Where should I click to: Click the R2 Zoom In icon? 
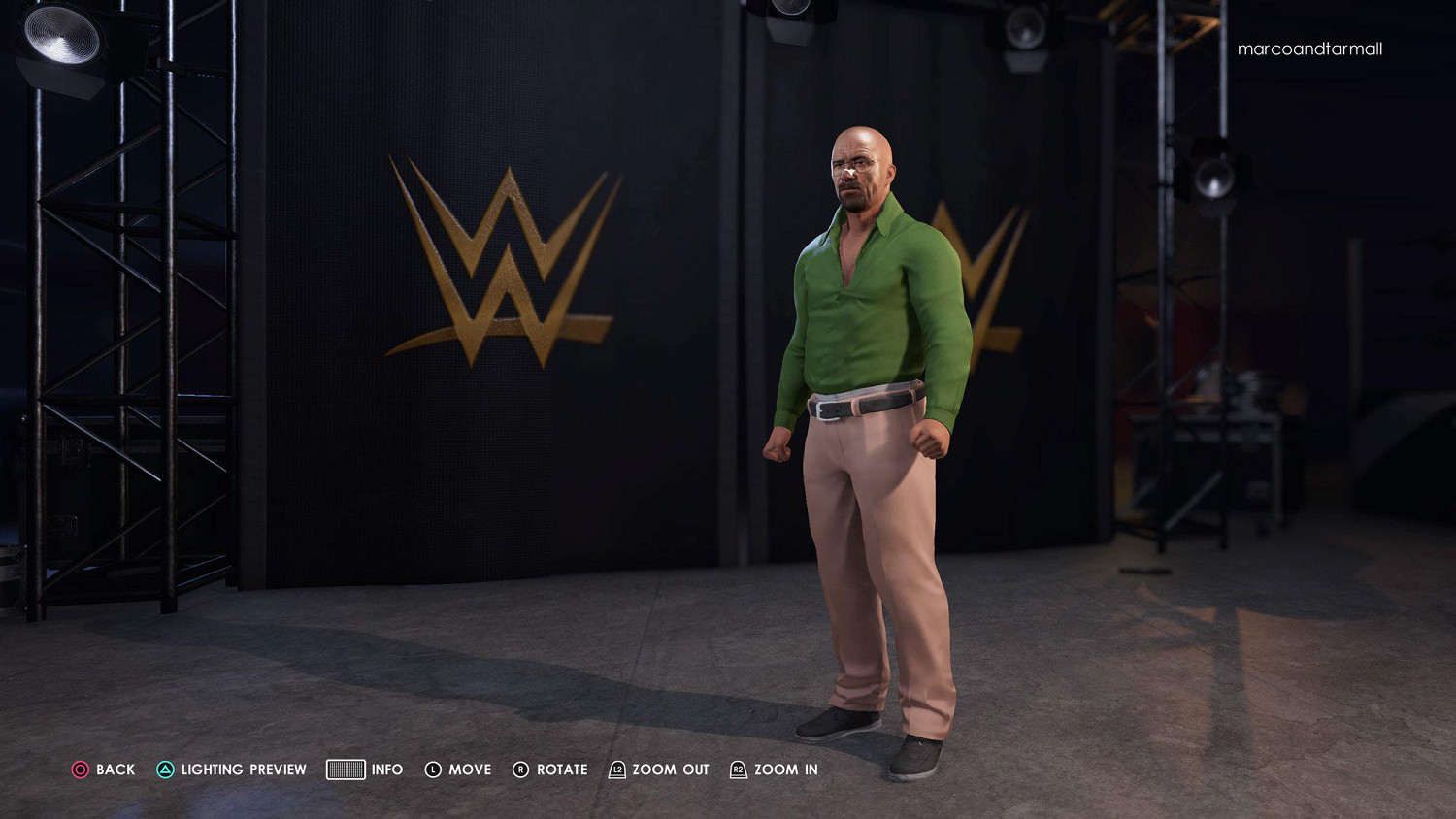pyautogui.click(x=739, y=770)
